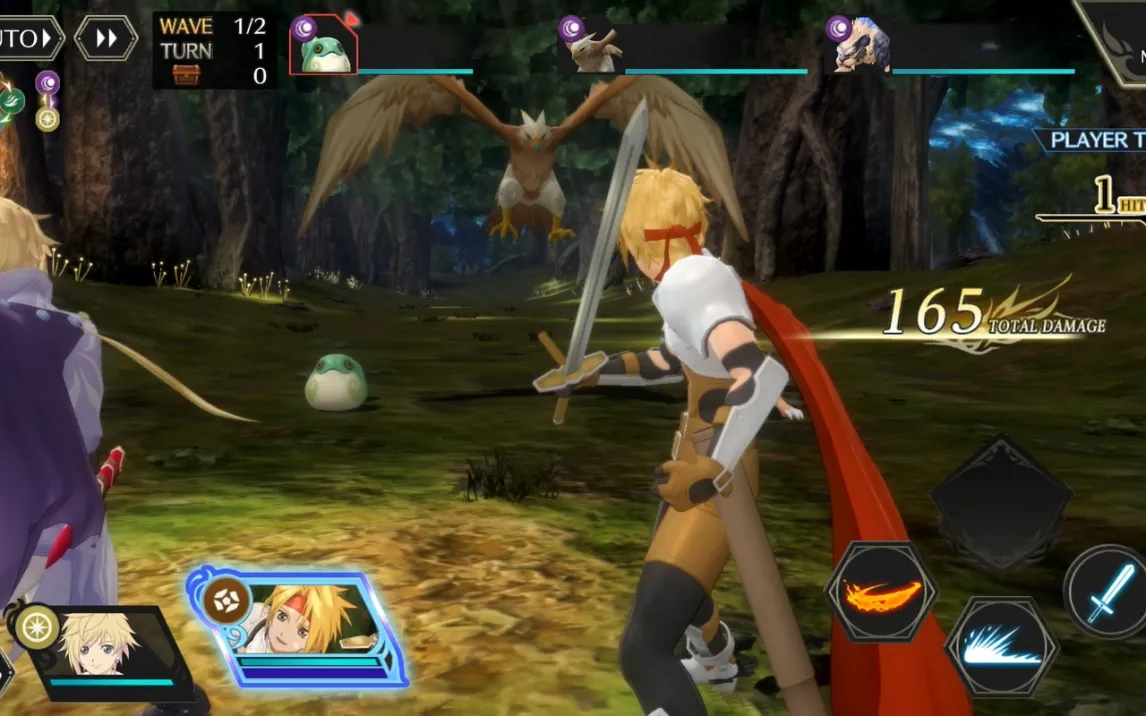This screenshot has height=716, width=1146.
Task: Toggle the AUTO battle button
Action: pyautogui.click(x=28, y=38)
